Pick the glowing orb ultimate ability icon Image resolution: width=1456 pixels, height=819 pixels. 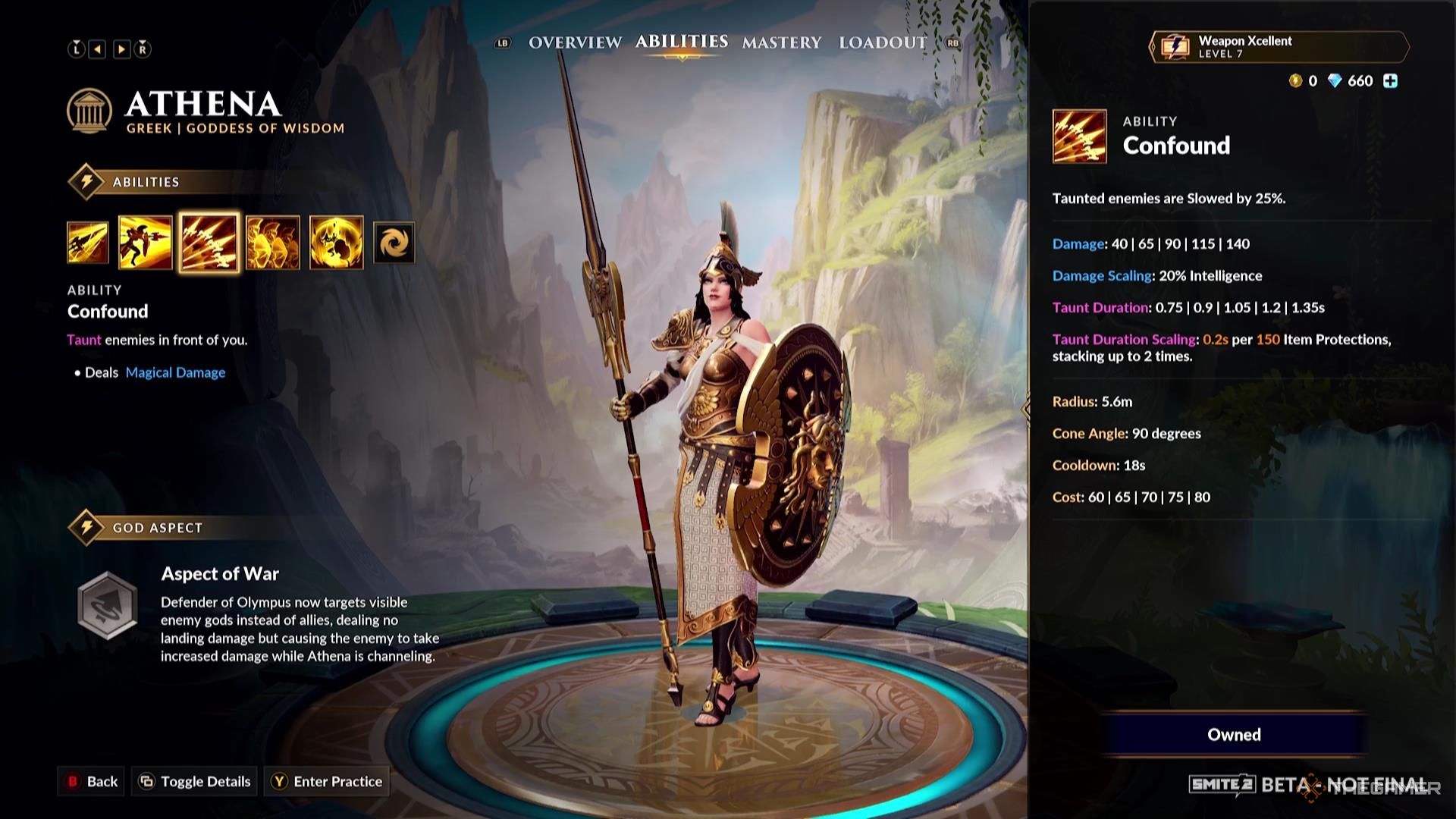[x=337, y=243]
